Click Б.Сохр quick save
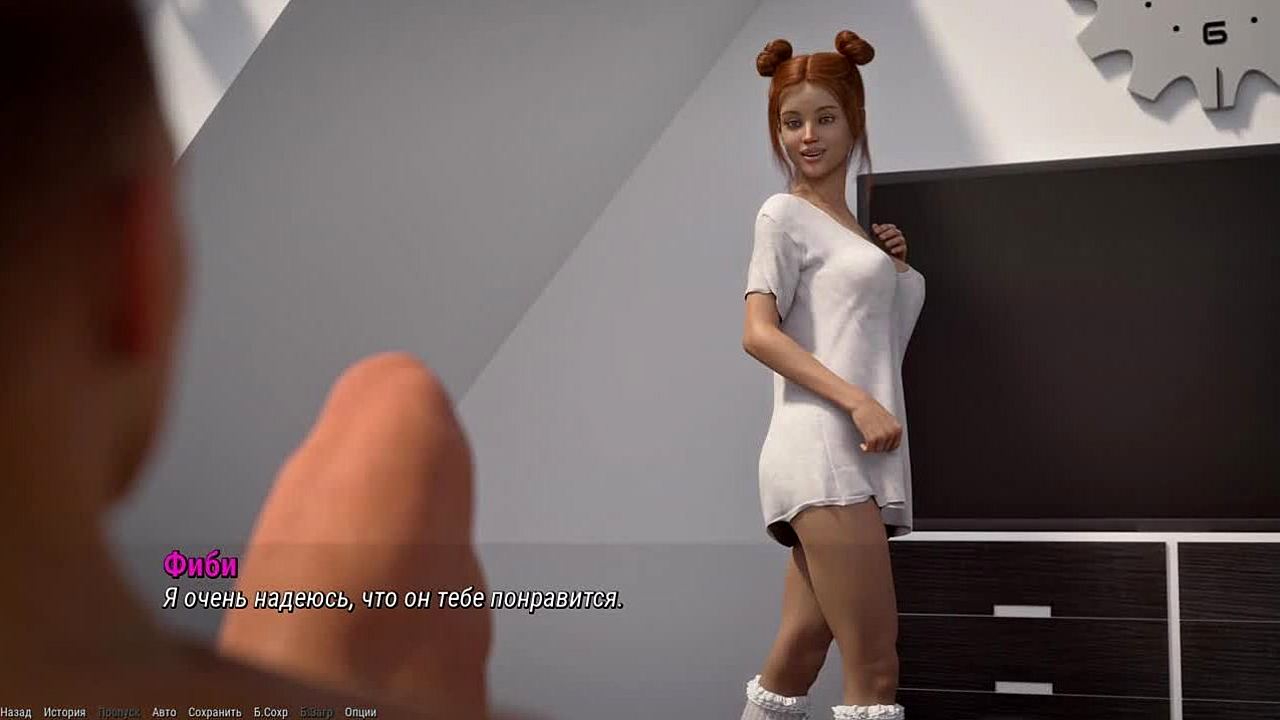1280x720 pixels. 271,712
